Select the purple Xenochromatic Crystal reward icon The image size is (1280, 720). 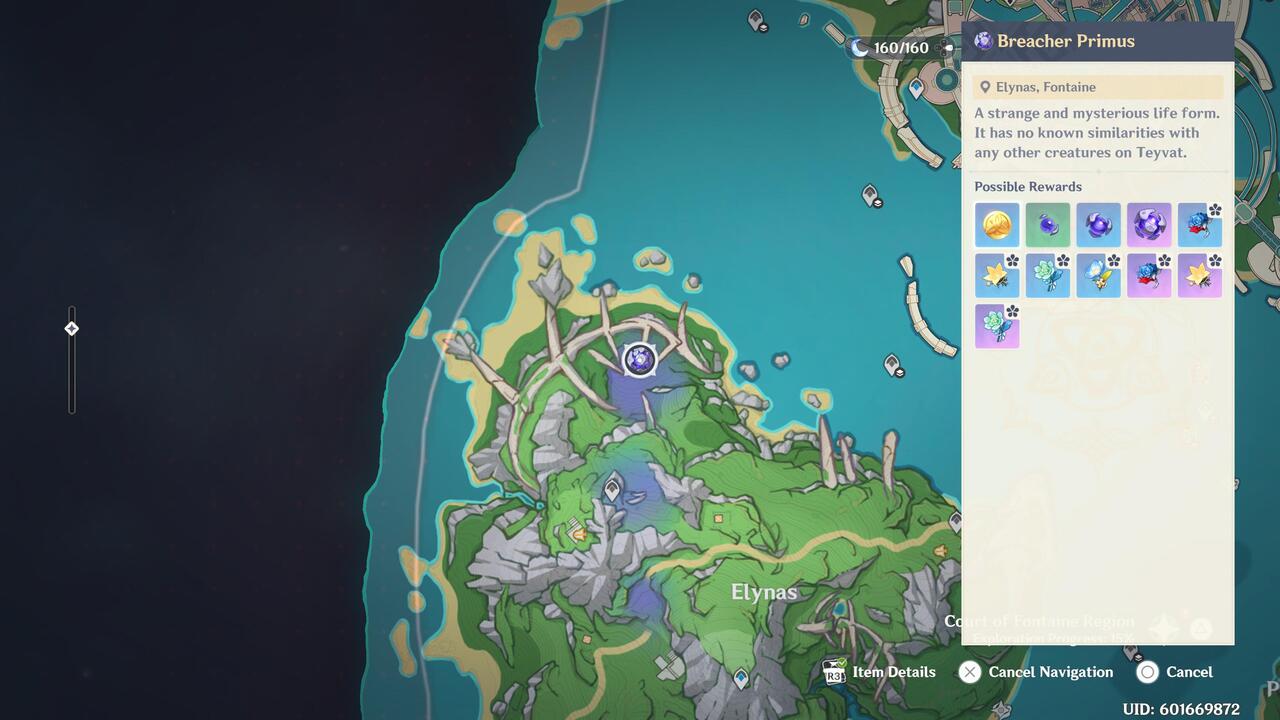click(x=1149, y=225)
